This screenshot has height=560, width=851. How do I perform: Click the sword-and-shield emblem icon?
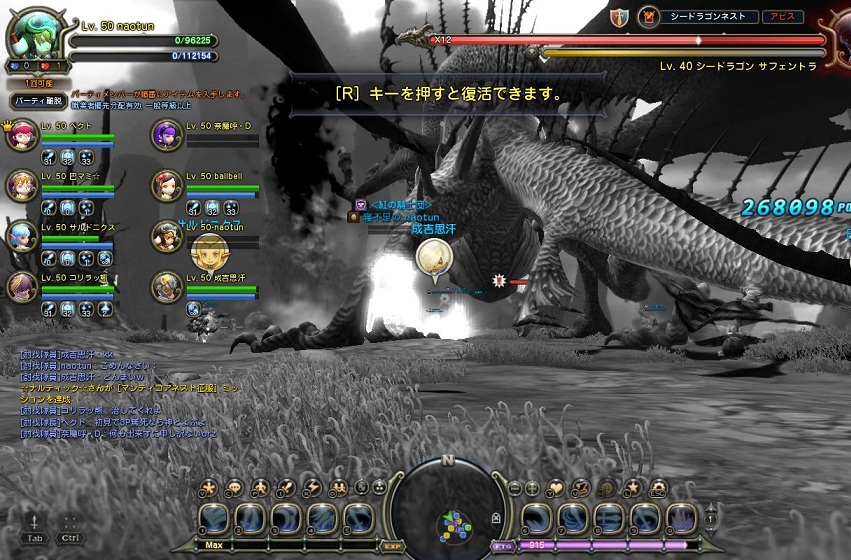point(620,17)
